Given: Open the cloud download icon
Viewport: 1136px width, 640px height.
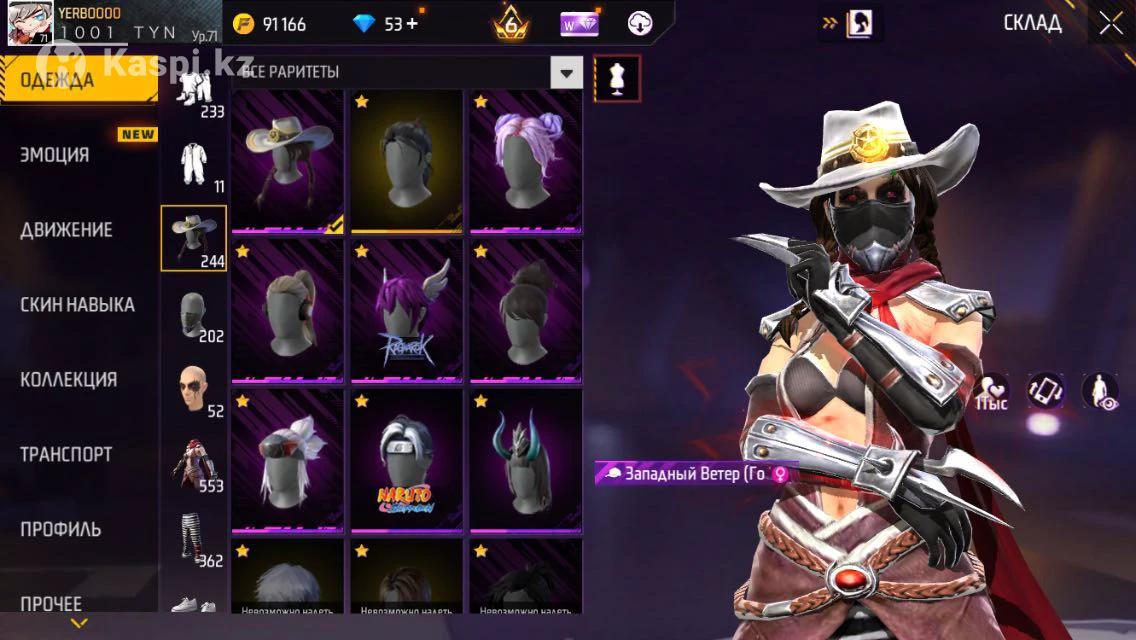Looking at the screenshot, I should (640, 24).
